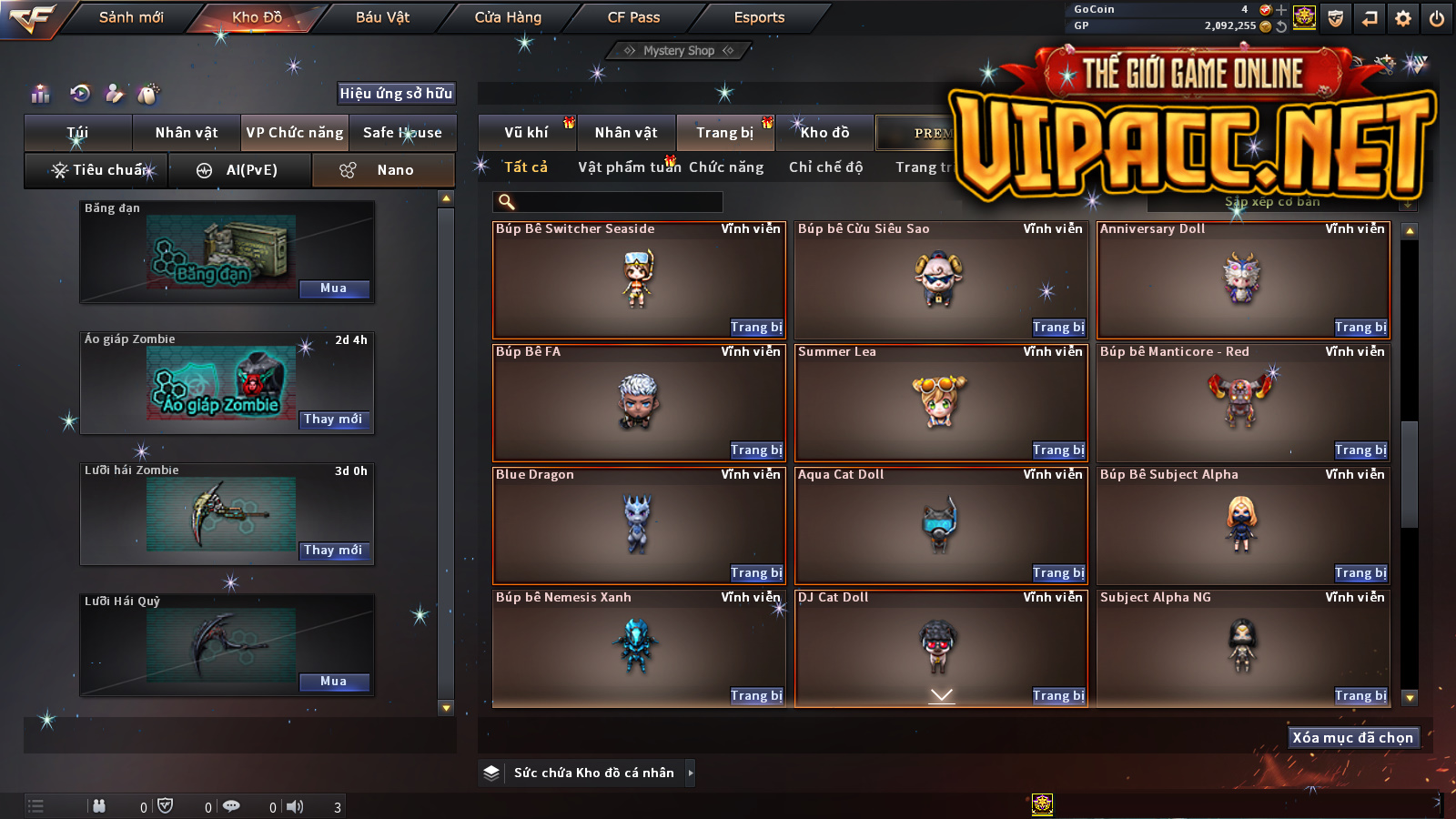This screenshot has width=1456, height=819.
Task: Choose the AI(PvE) category
Action: (x=240, y=170)
